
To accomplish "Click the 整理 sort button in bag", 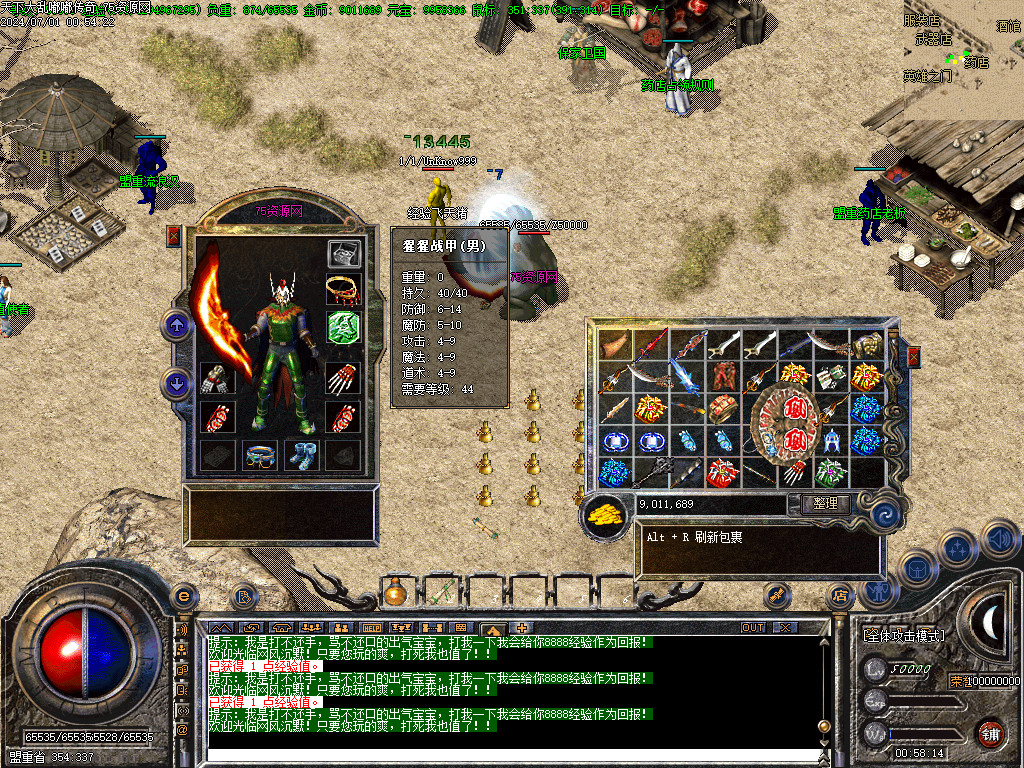I will coord(825,504).
